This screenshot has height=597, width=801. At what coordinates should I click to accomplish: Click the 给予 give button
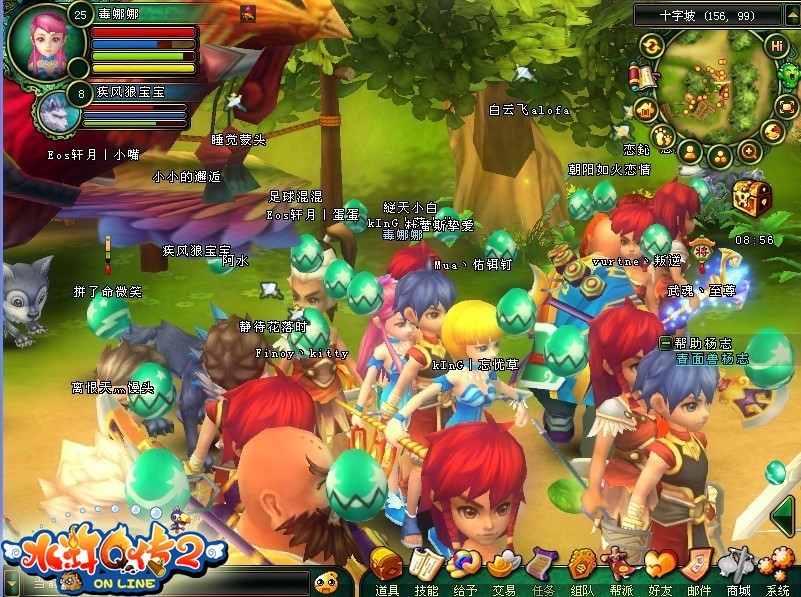(464, 569)
